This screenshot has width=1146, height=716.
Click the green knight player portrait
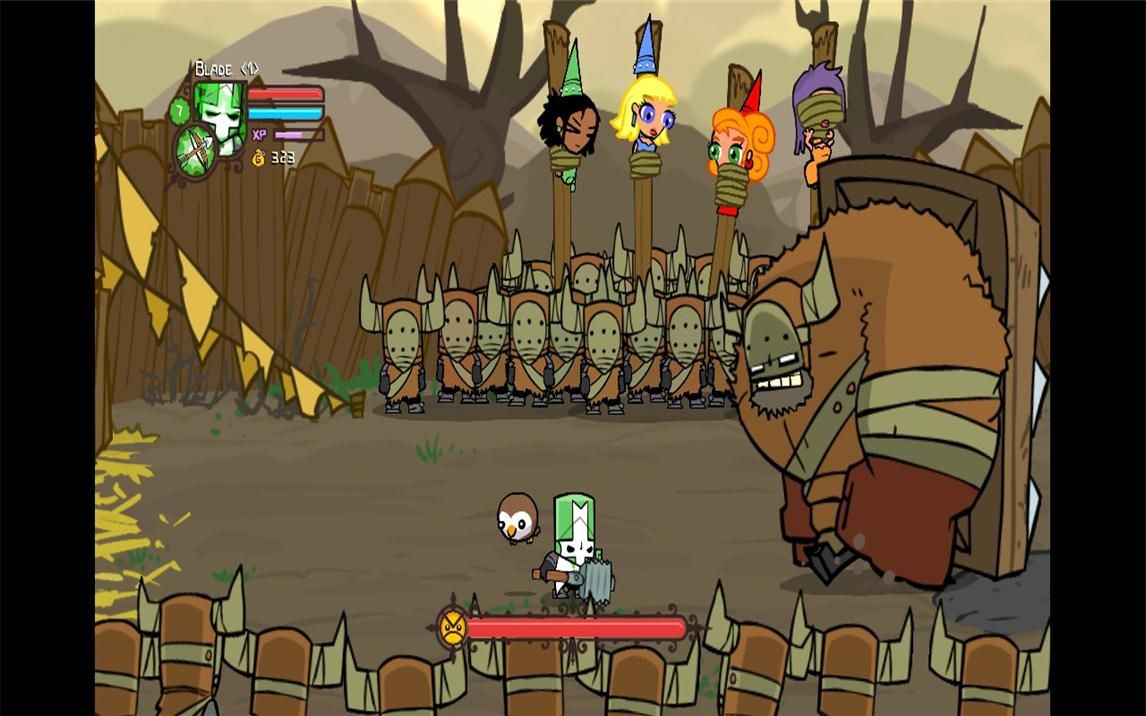tap(222, 113)
